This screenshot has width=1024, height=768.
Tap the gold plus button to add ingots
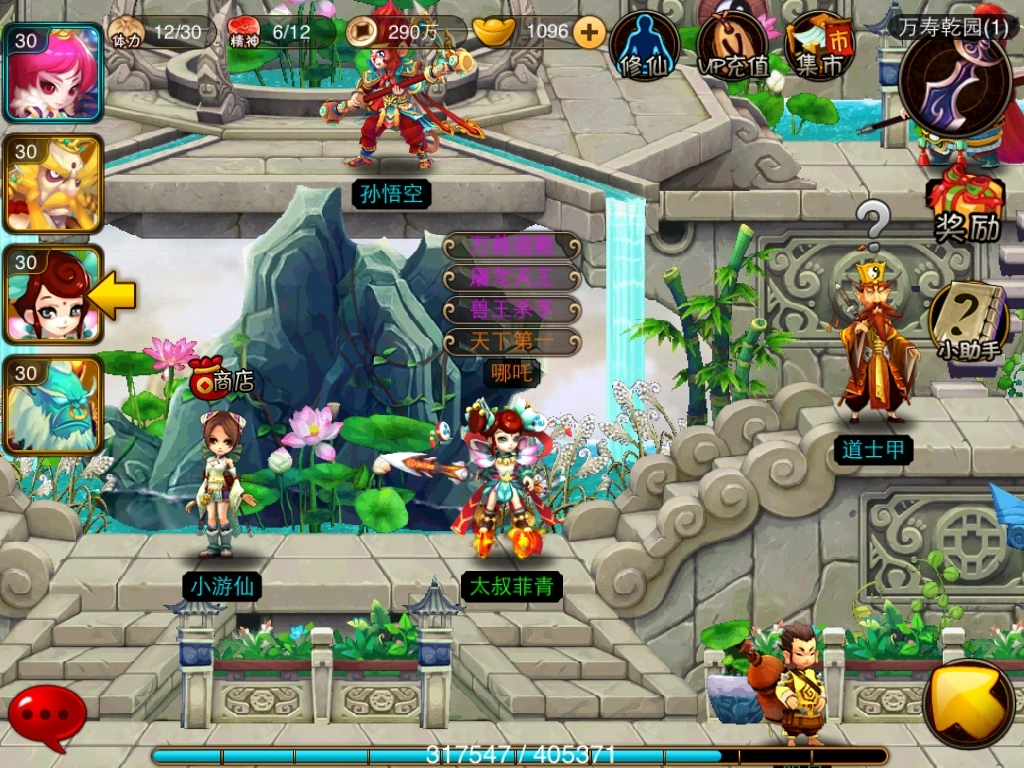pyautogui.click(x=590, y=32)
